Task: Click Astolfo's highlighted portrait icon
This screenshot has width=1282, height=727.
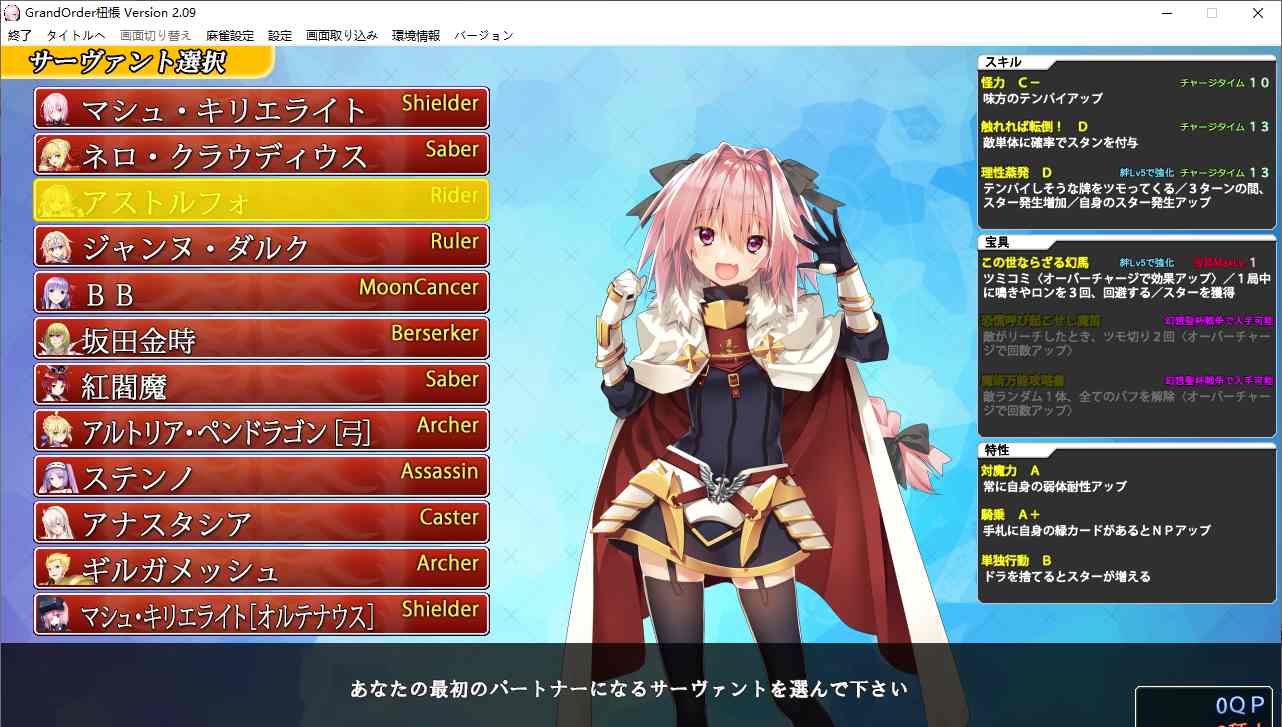Action: click(x=54, y=199)
